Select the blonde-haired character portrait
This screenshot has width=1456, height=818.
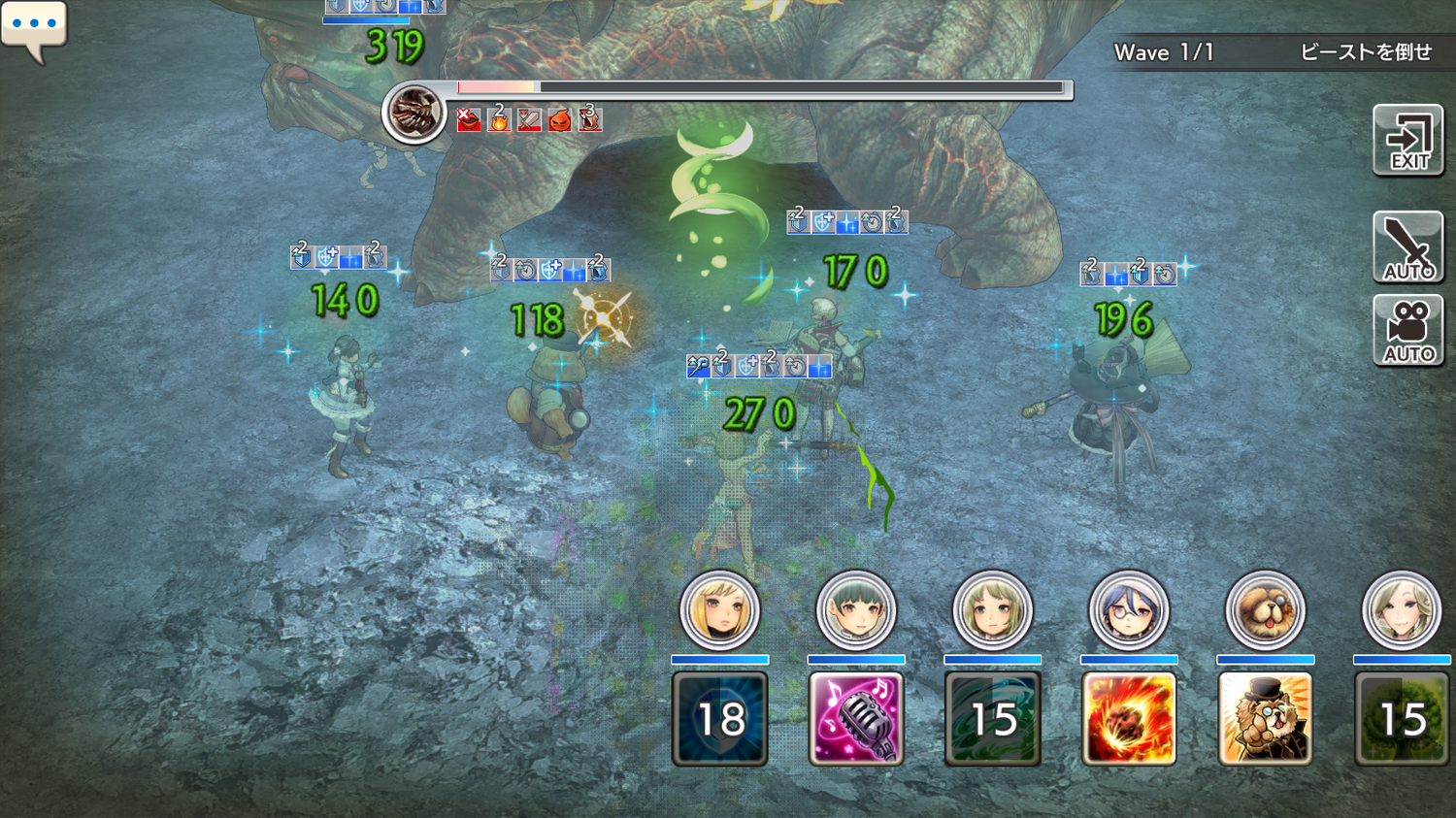[x=719, y=610]
